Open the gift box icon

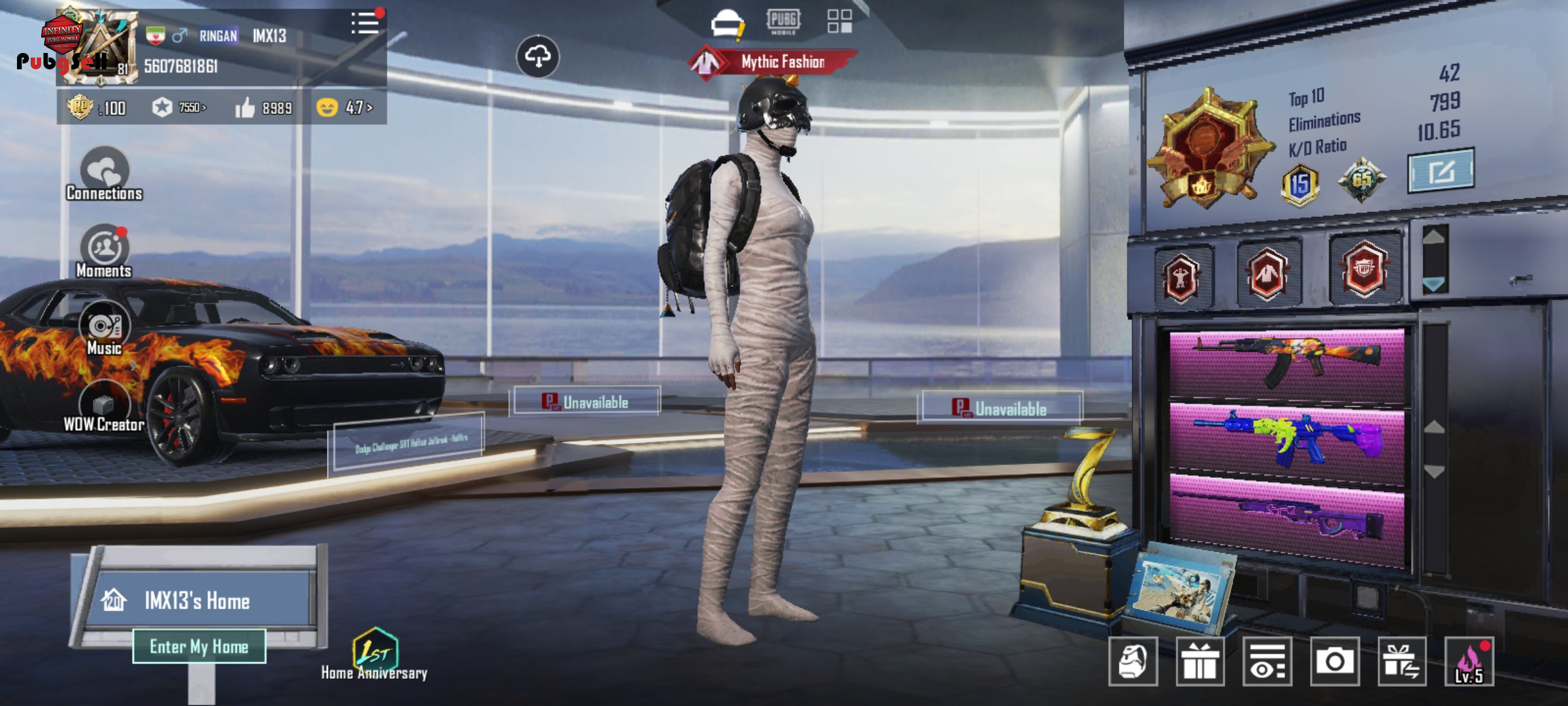1200,662
